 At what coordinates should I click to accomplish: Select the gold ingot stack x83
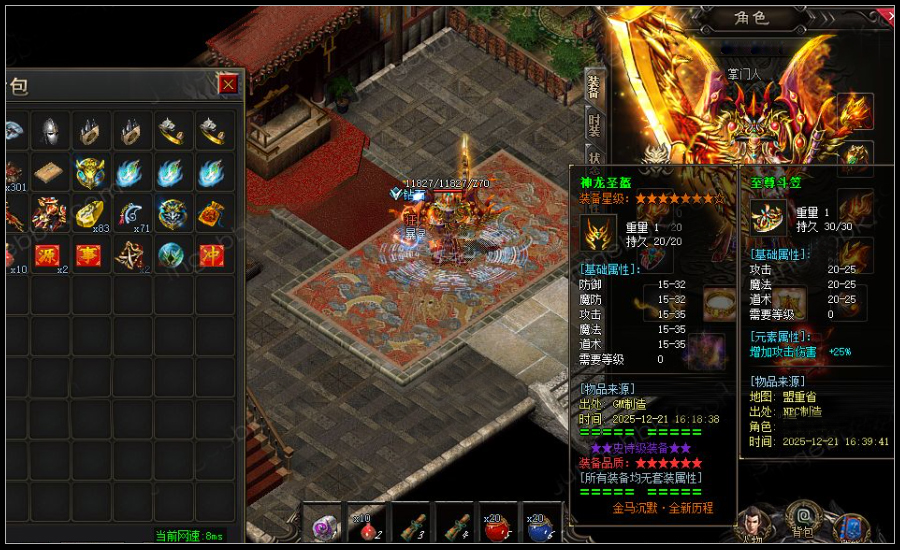point(91,214)
